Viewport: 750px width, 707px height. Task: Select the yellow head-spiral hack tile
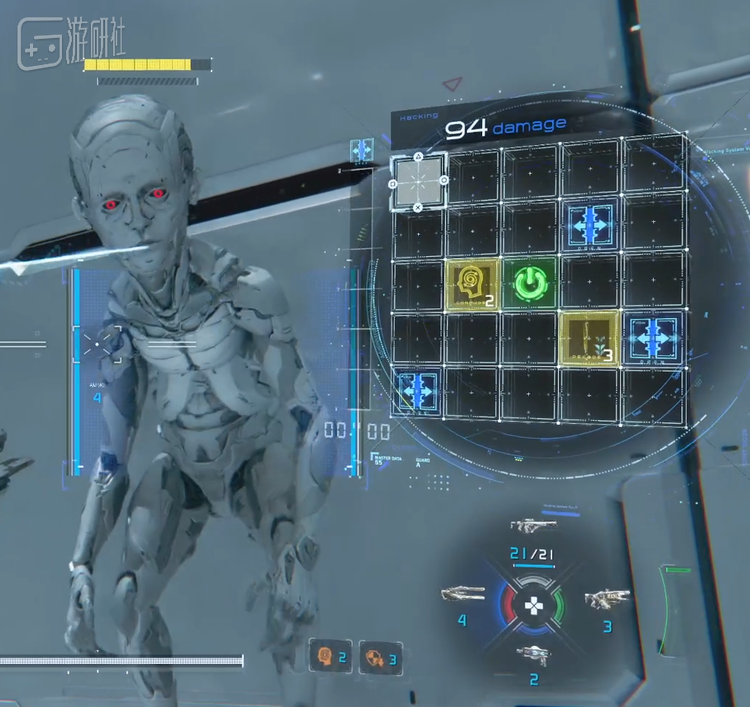pos(470,284)
